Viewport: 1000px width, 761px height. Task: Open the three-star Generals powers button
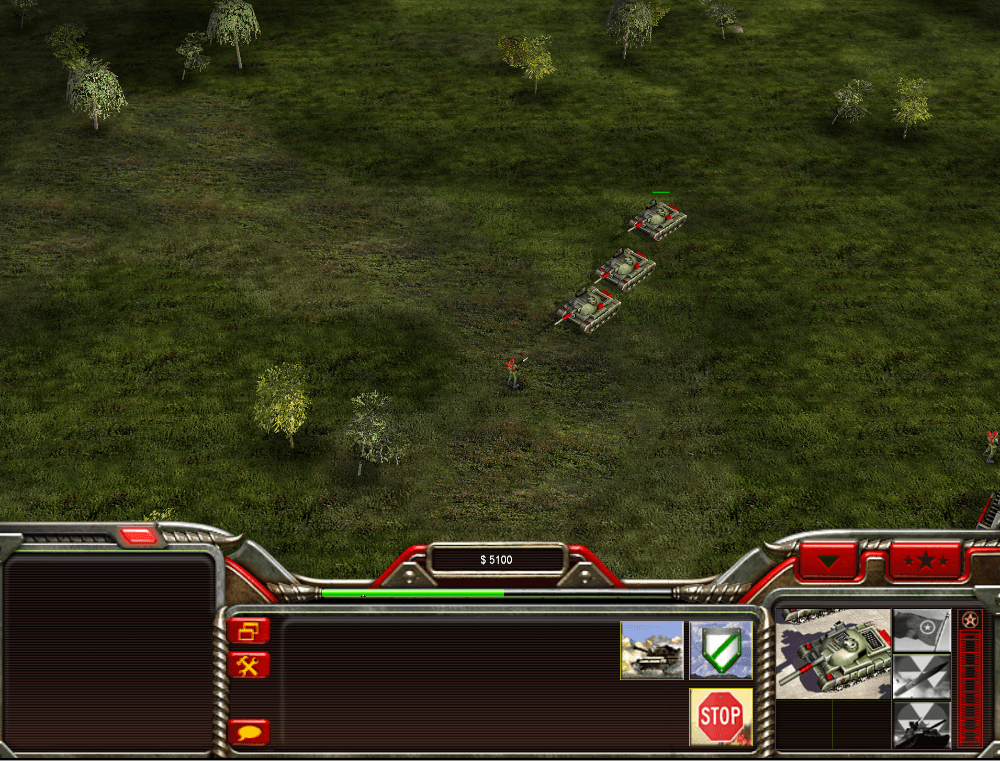point(925,560)
